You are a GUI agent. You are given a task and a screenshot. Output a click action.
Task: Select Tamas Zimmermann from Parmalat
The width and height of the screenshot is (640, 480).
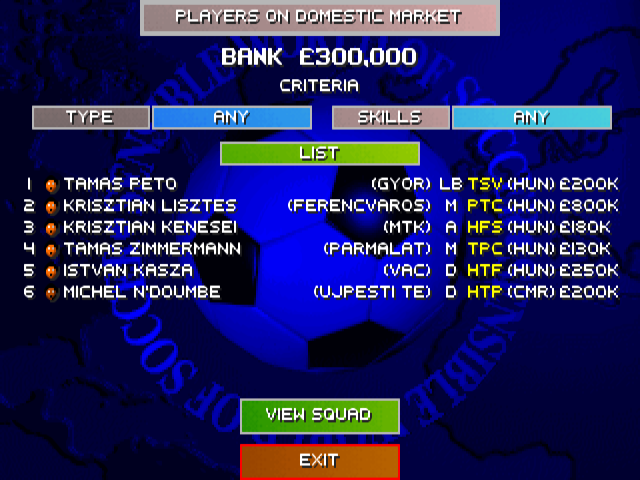point(152,249)
